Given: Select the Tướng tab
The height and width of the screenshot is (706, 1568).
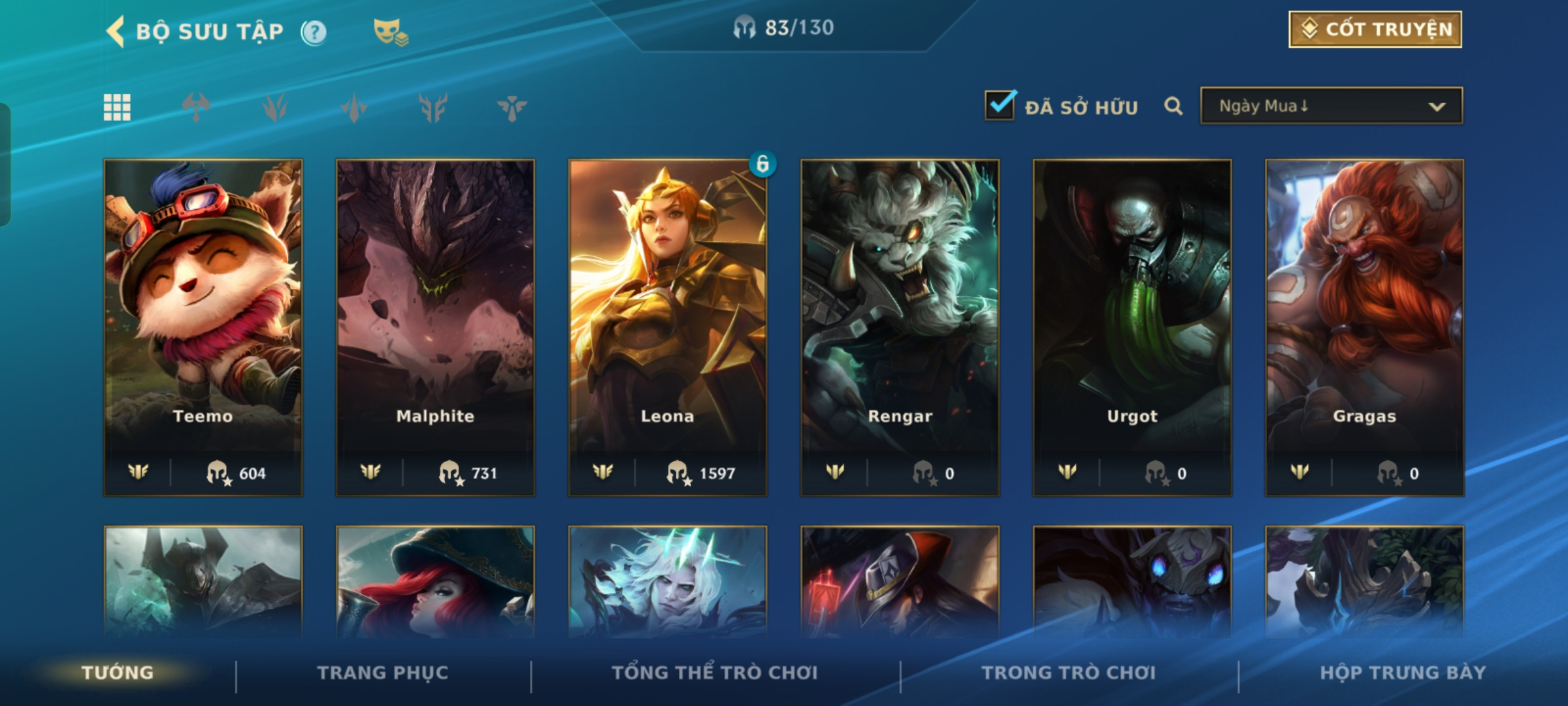Looking at the screenshot, I should (118, 673).
